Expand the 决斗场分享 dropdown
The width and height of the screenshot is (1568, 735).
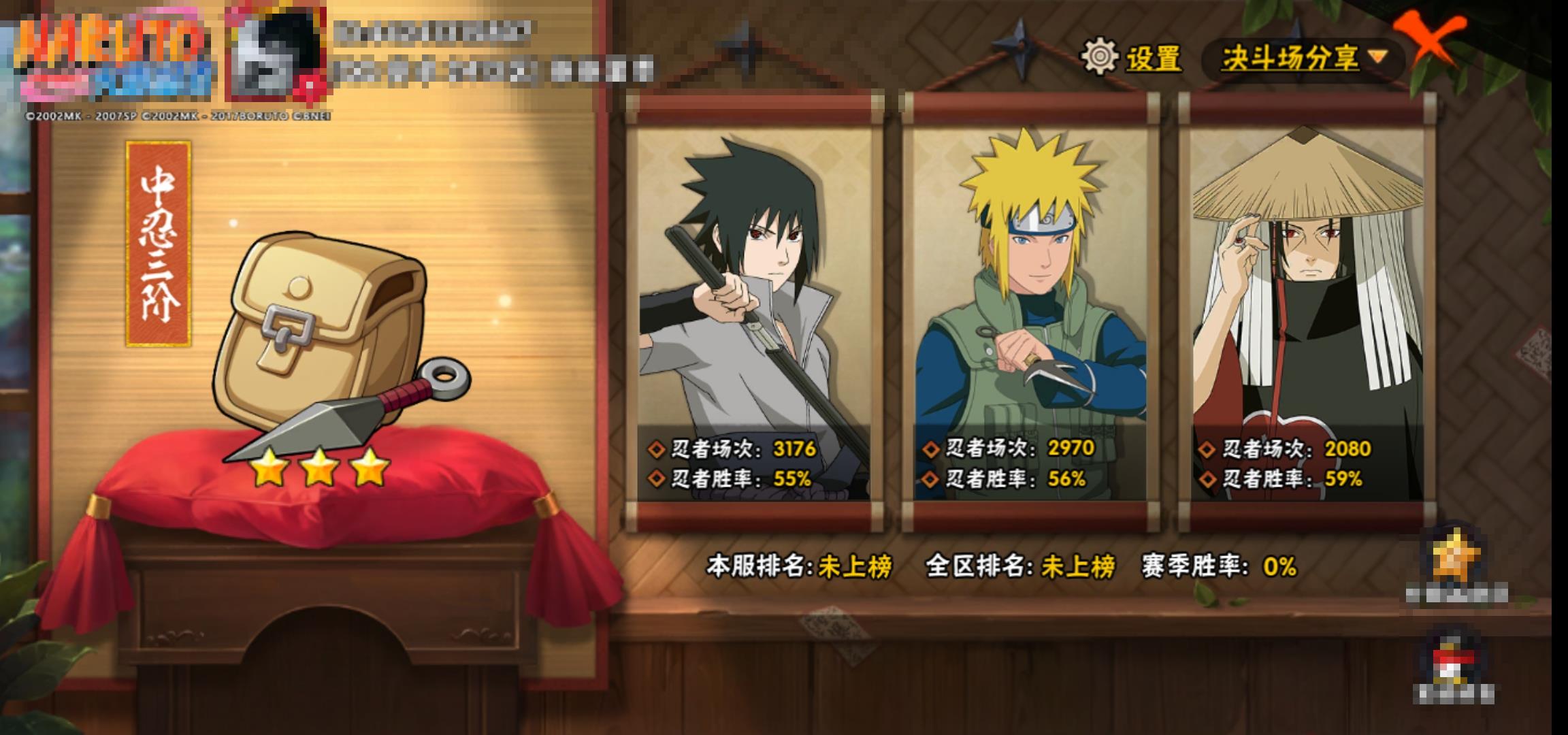point(1303,59)
